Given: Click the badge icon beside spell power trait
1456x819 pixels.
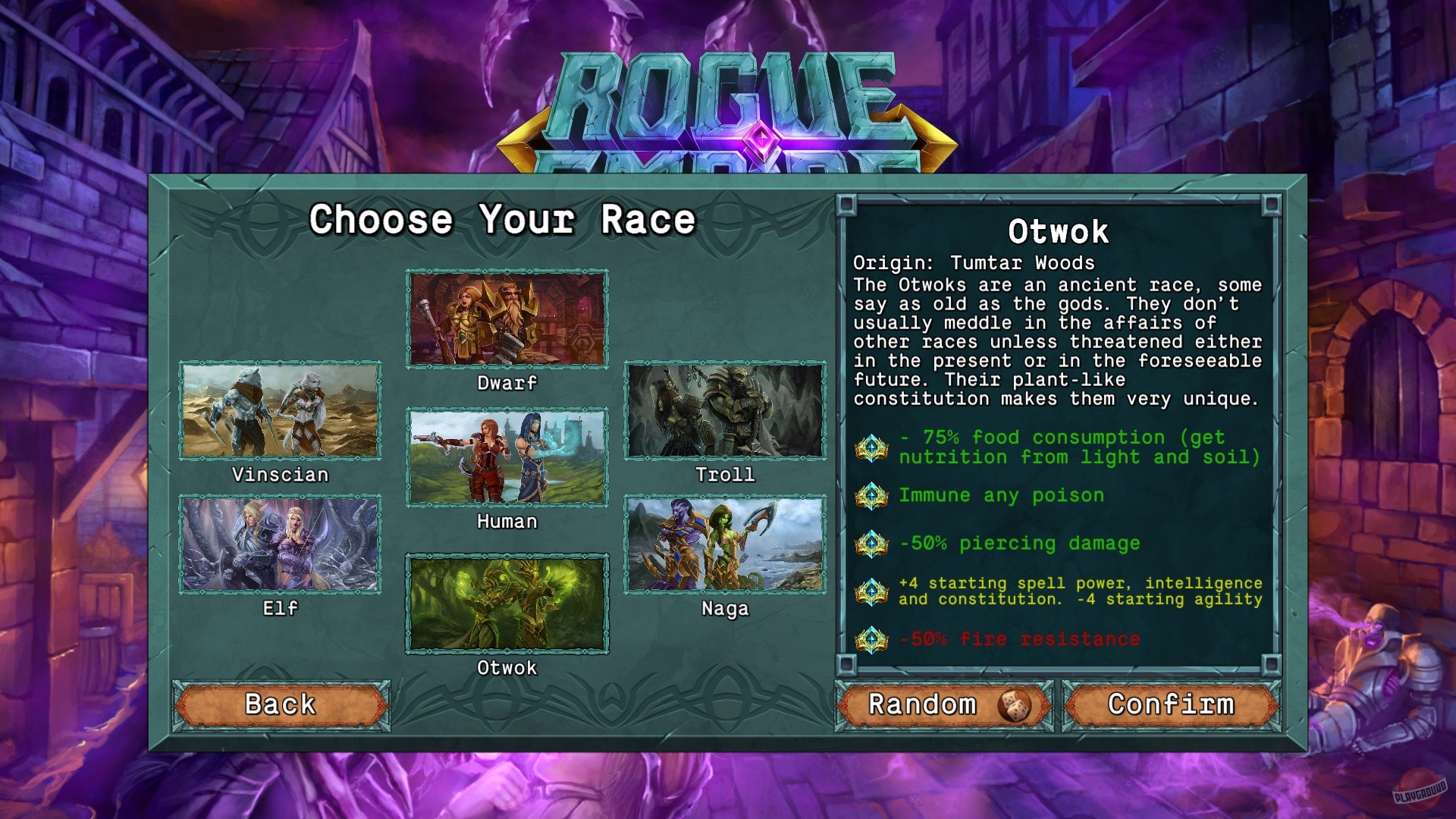Looking at the screenshot, I should 871,591.
